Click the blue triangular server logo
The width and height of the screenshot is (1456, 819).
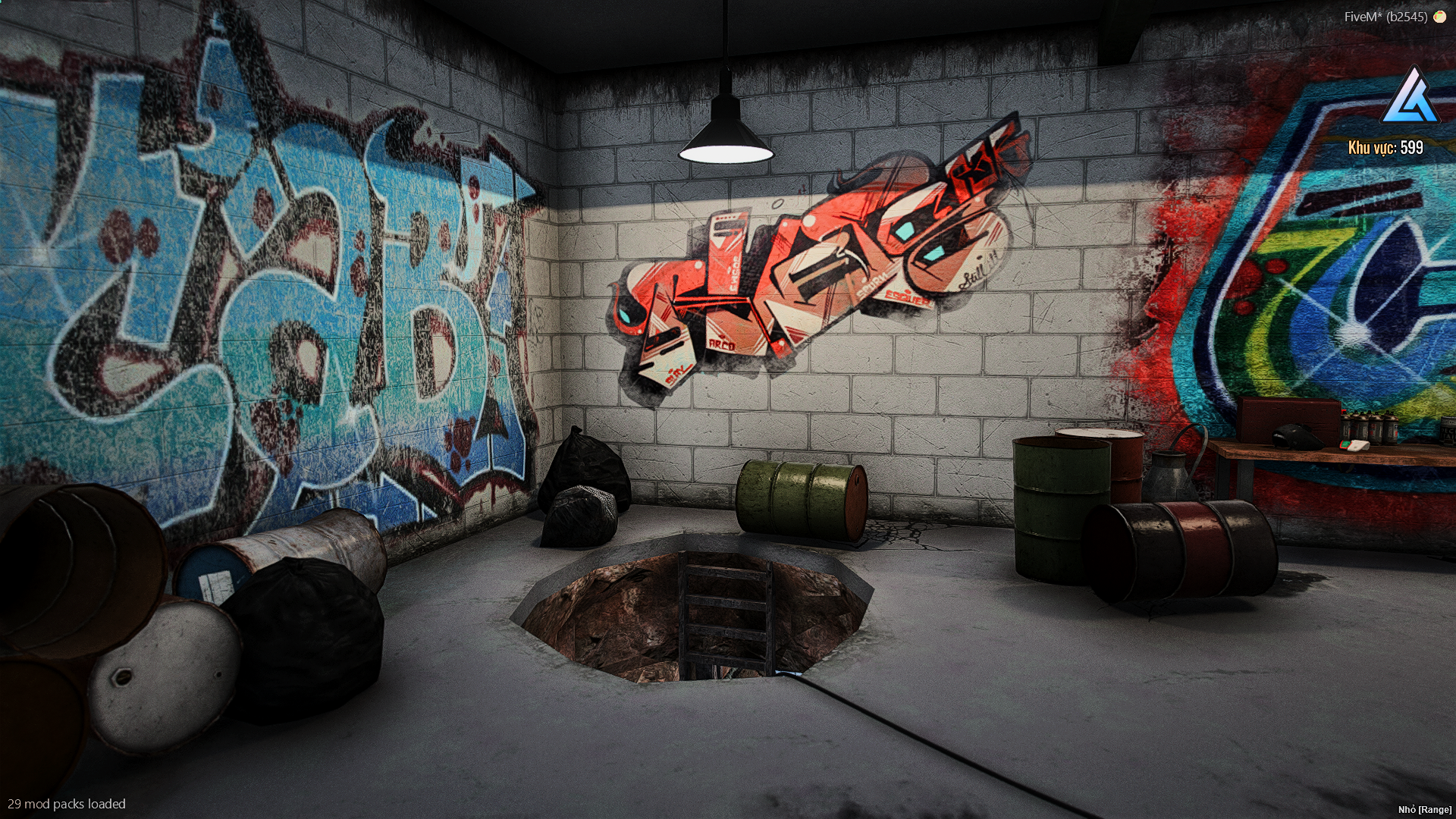coord(1410,98)
